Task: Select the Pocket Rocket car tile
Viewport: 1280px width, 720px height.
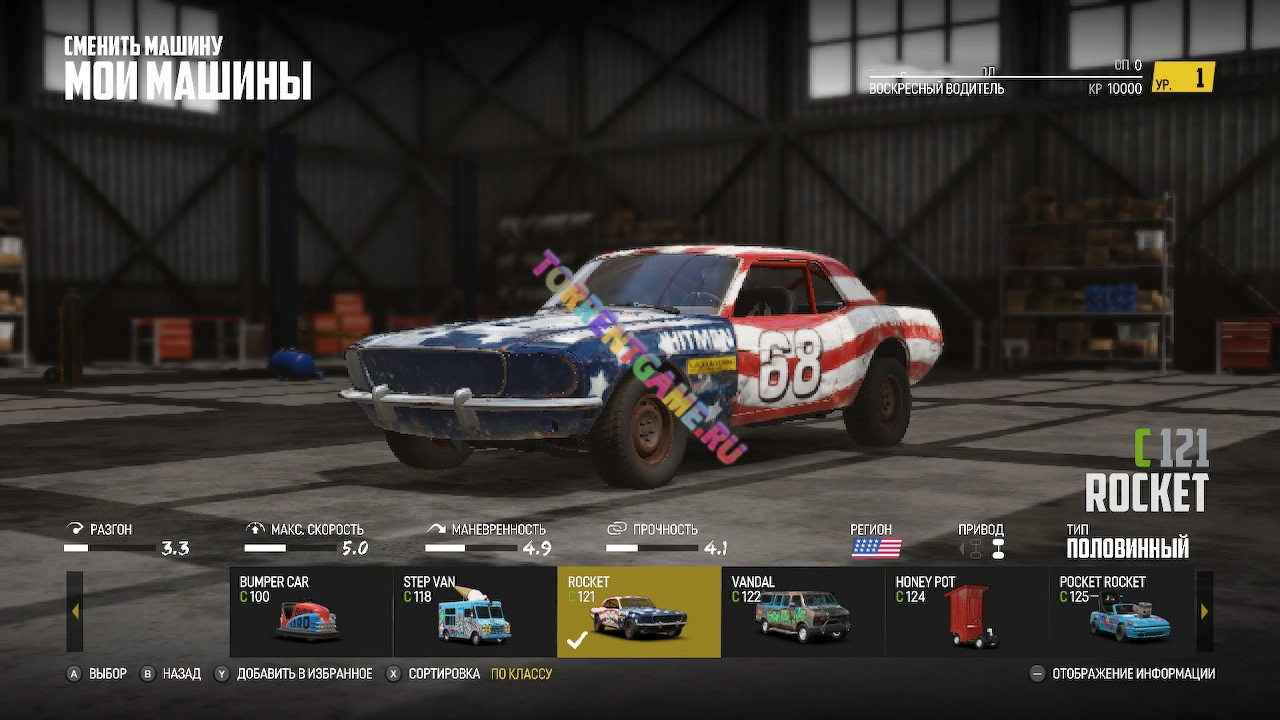Action: click(1122, 612)
